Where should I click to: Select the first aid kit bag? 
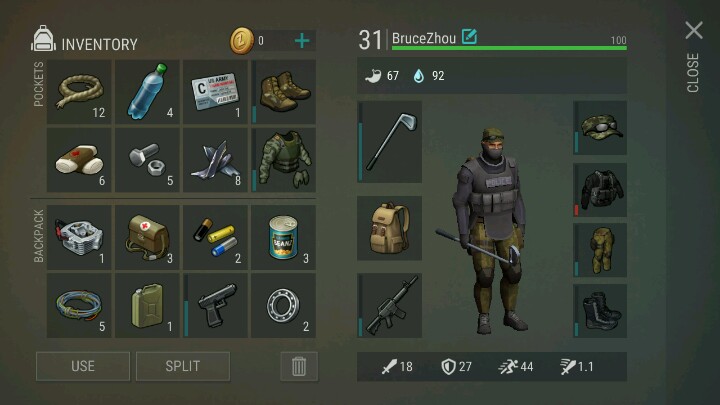pyautogui.click(x=148, y=237)
